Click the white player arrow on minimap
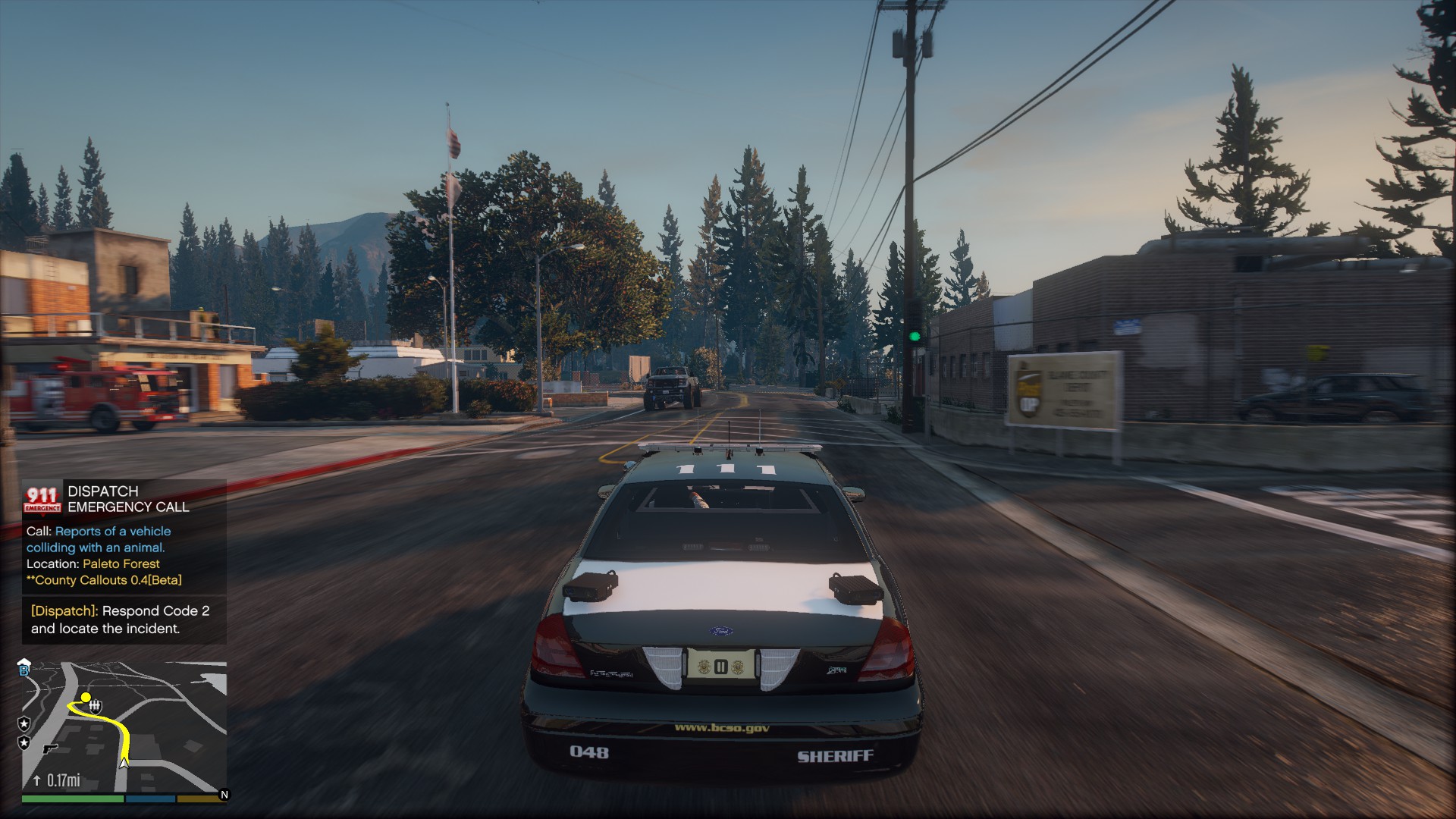This screenshot has height=819, width=1456. [124, 762]
